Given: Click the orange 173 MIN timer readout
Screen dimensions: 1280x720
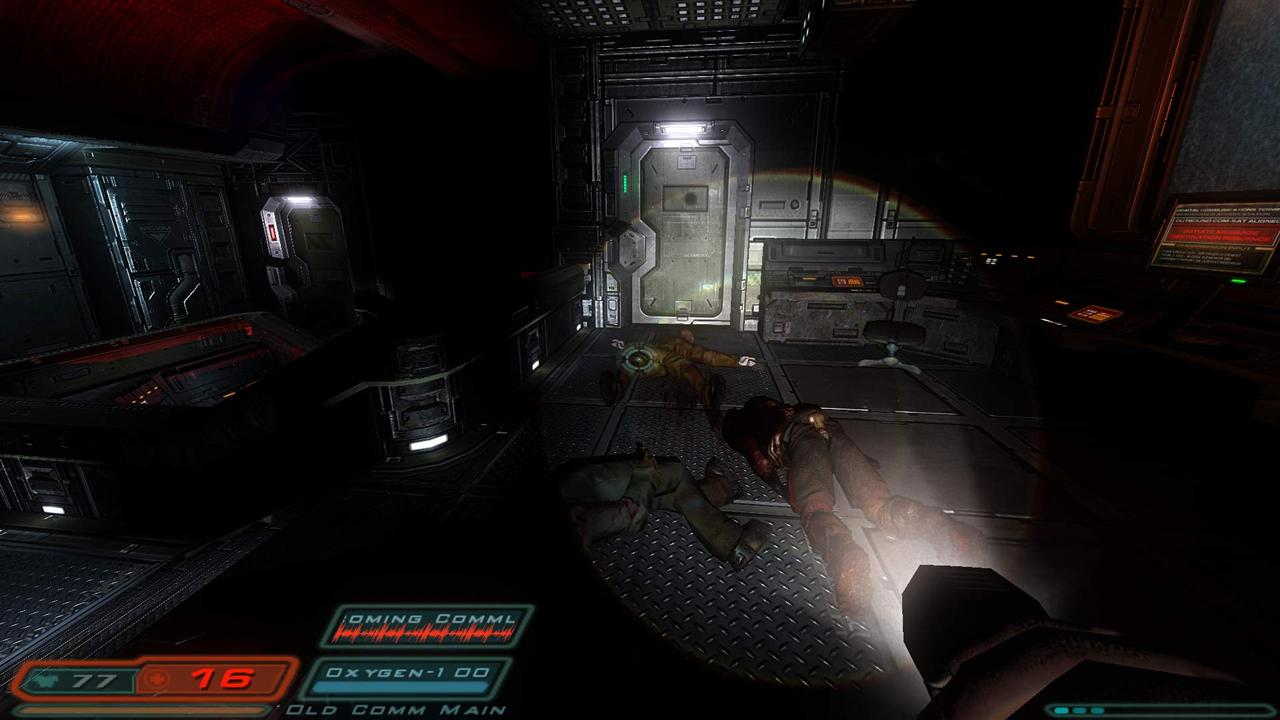Looking at the screenshot, I should click(848, 280).
